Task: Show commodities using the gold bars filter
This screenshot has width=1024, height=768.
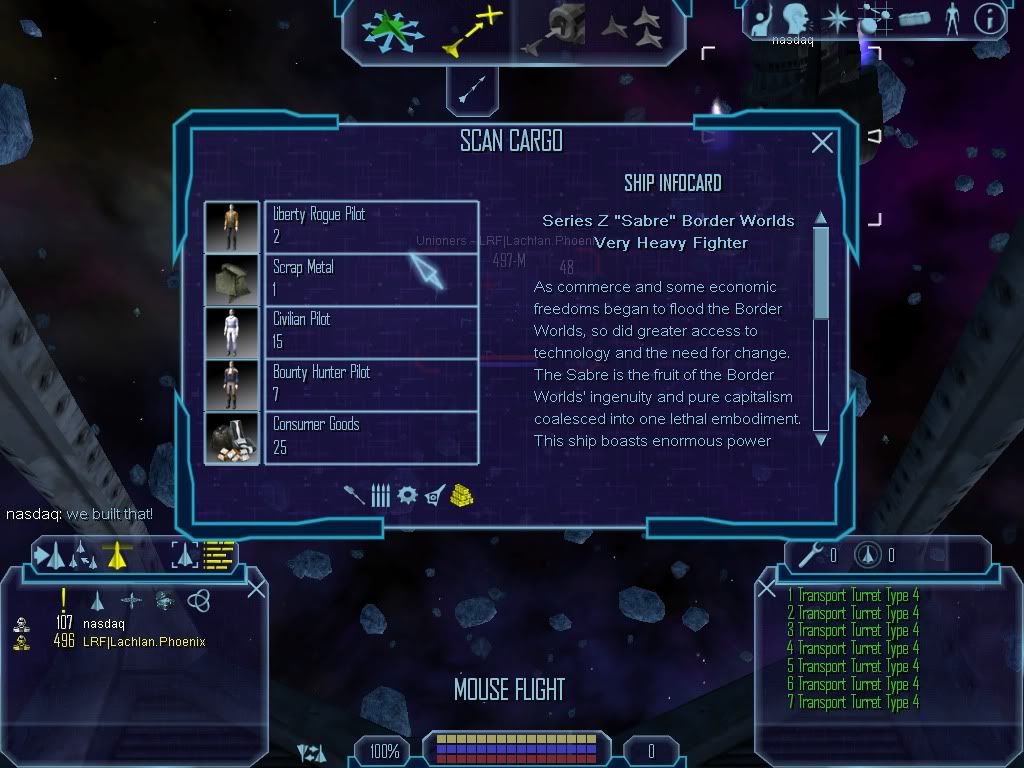Action: click(x=461, y=495)
